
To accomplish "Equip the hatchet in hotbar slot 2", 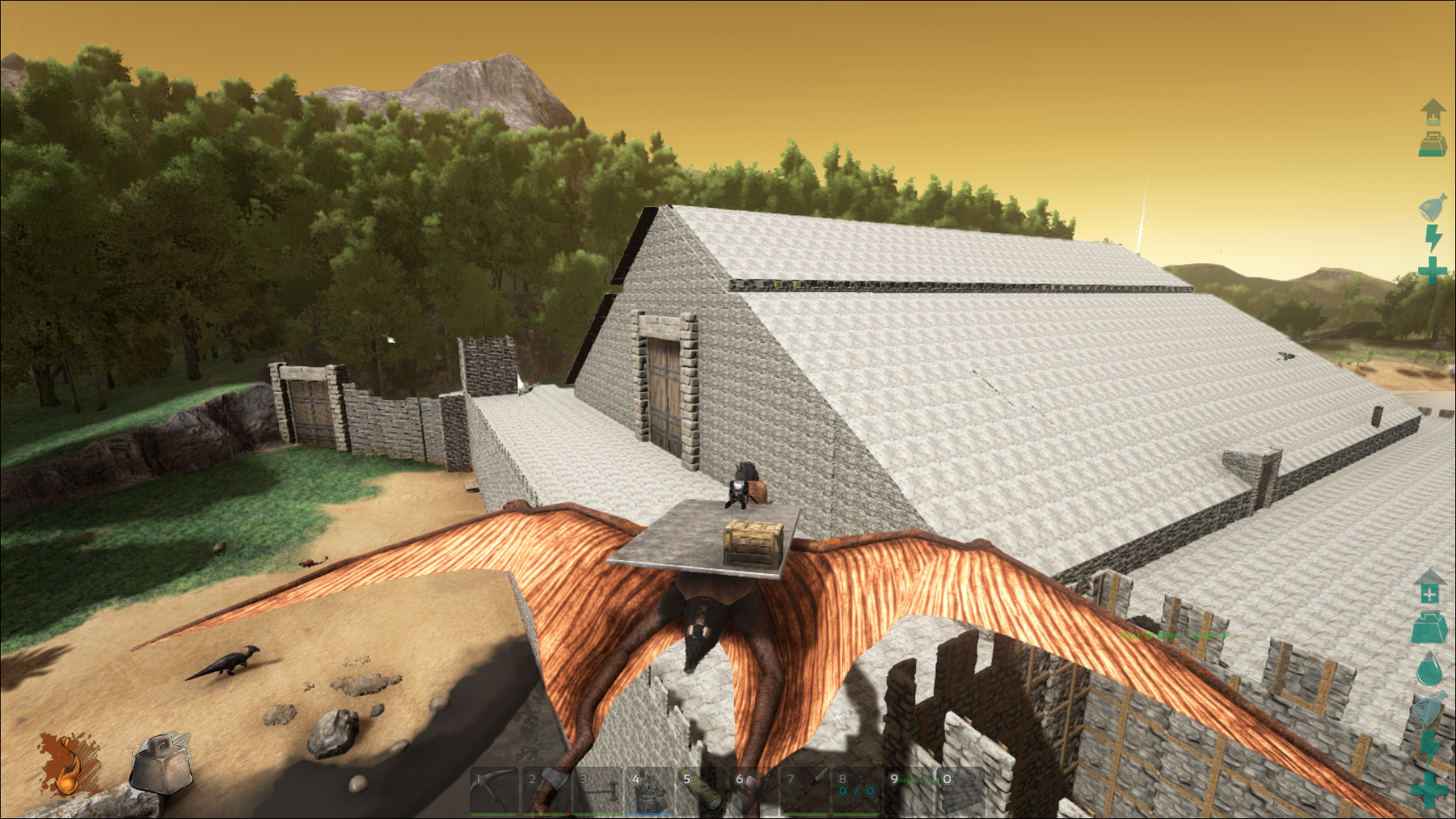I will (x=546, y=791).
